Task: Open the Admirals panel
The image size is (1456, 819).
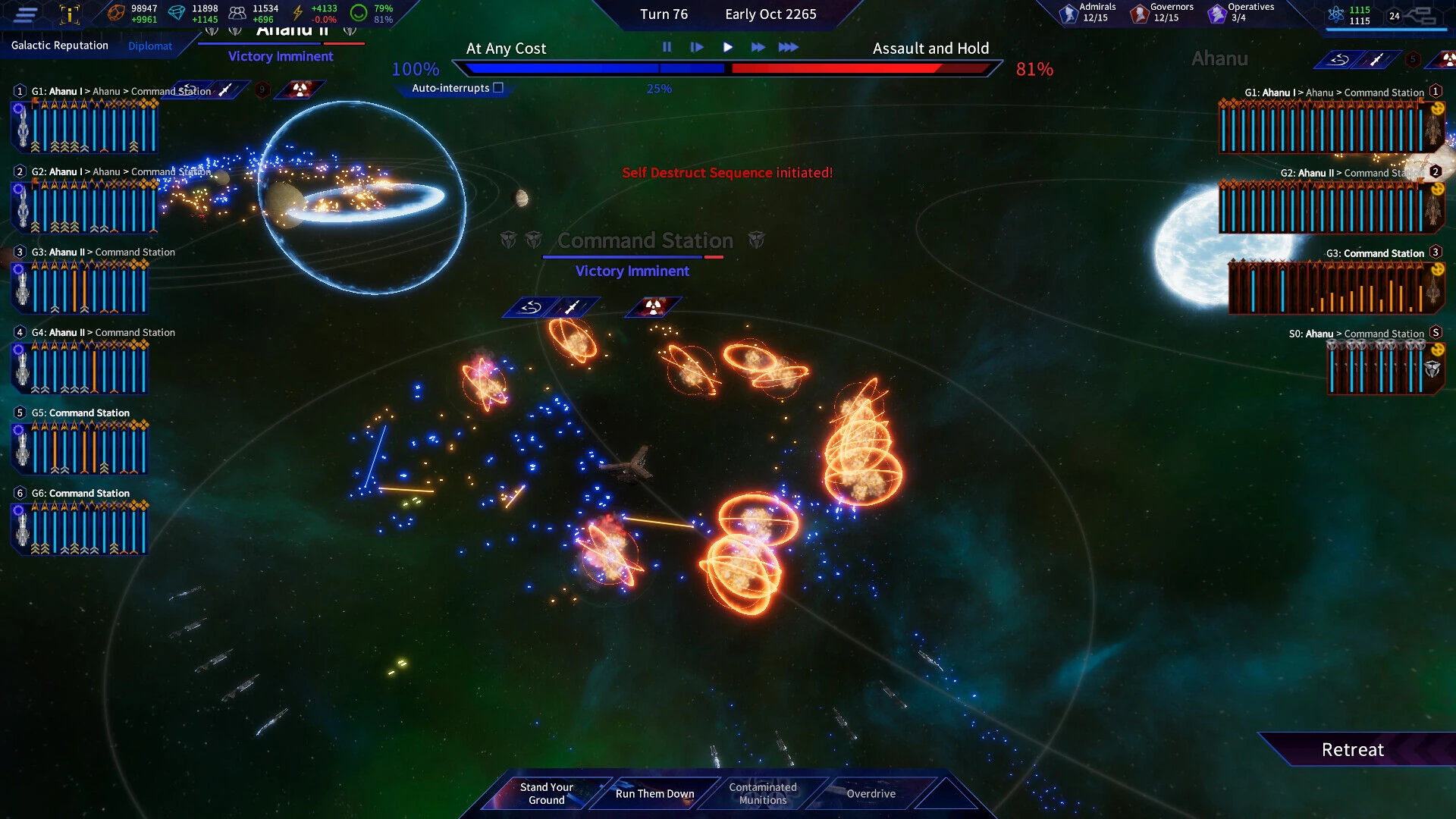Action: (1088, 12)
